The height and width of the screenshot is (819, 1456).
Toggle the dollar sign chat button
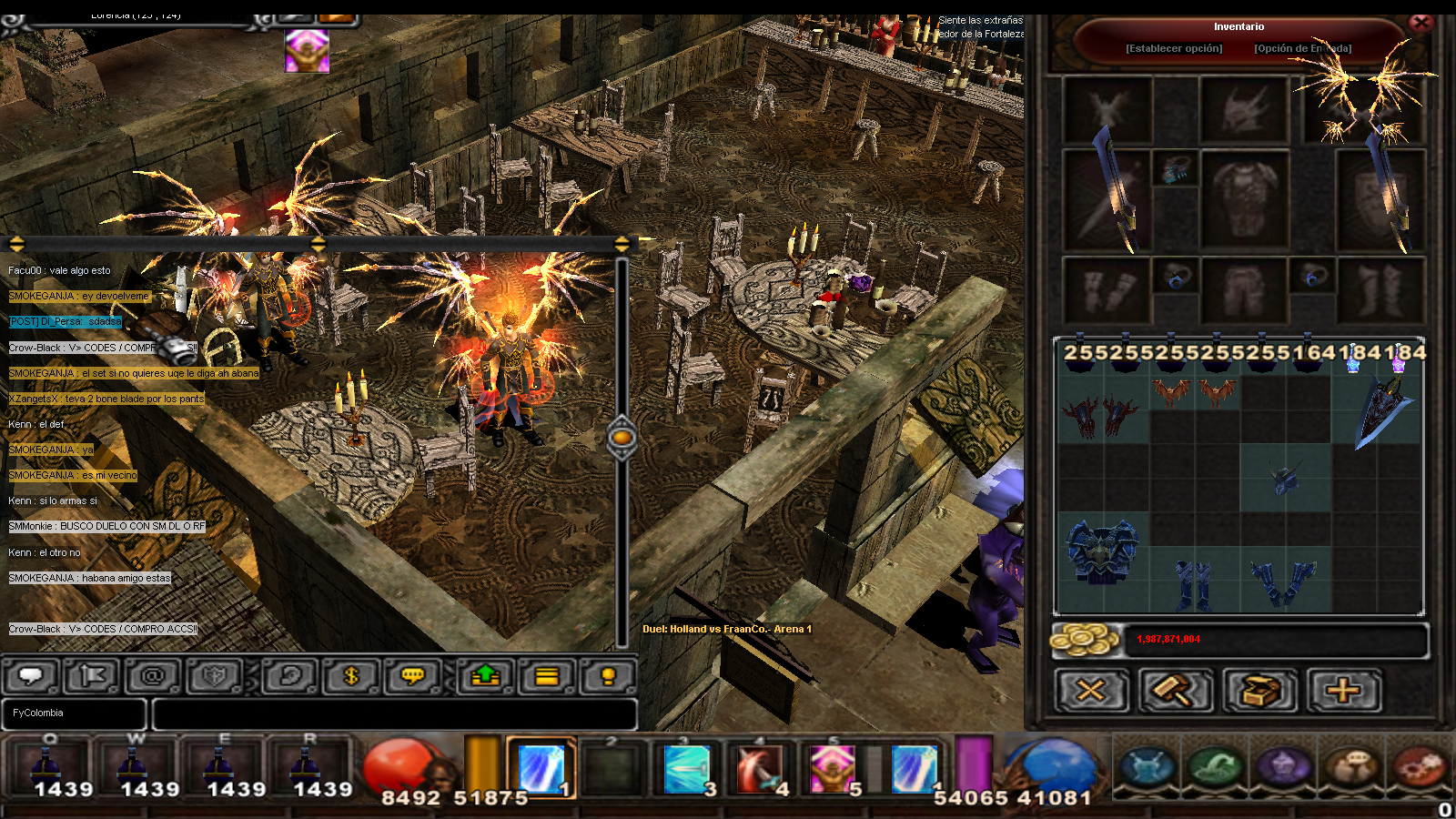(351, 676)
